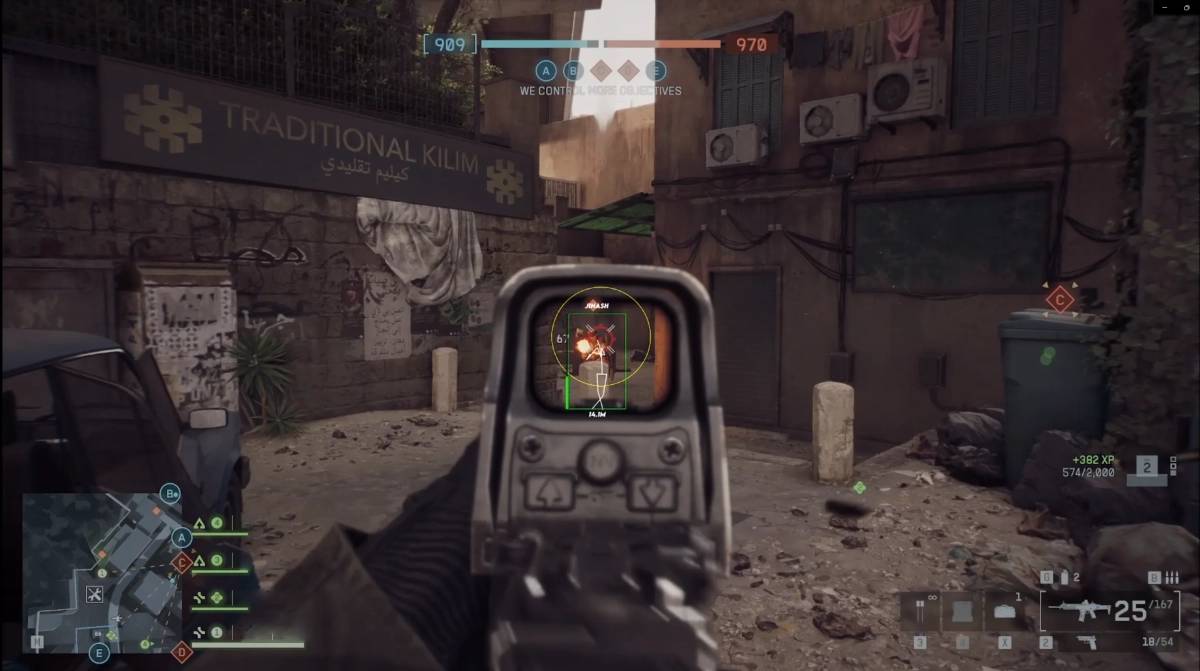Click the grenade icon above the rifle

tap(1064, 578)
